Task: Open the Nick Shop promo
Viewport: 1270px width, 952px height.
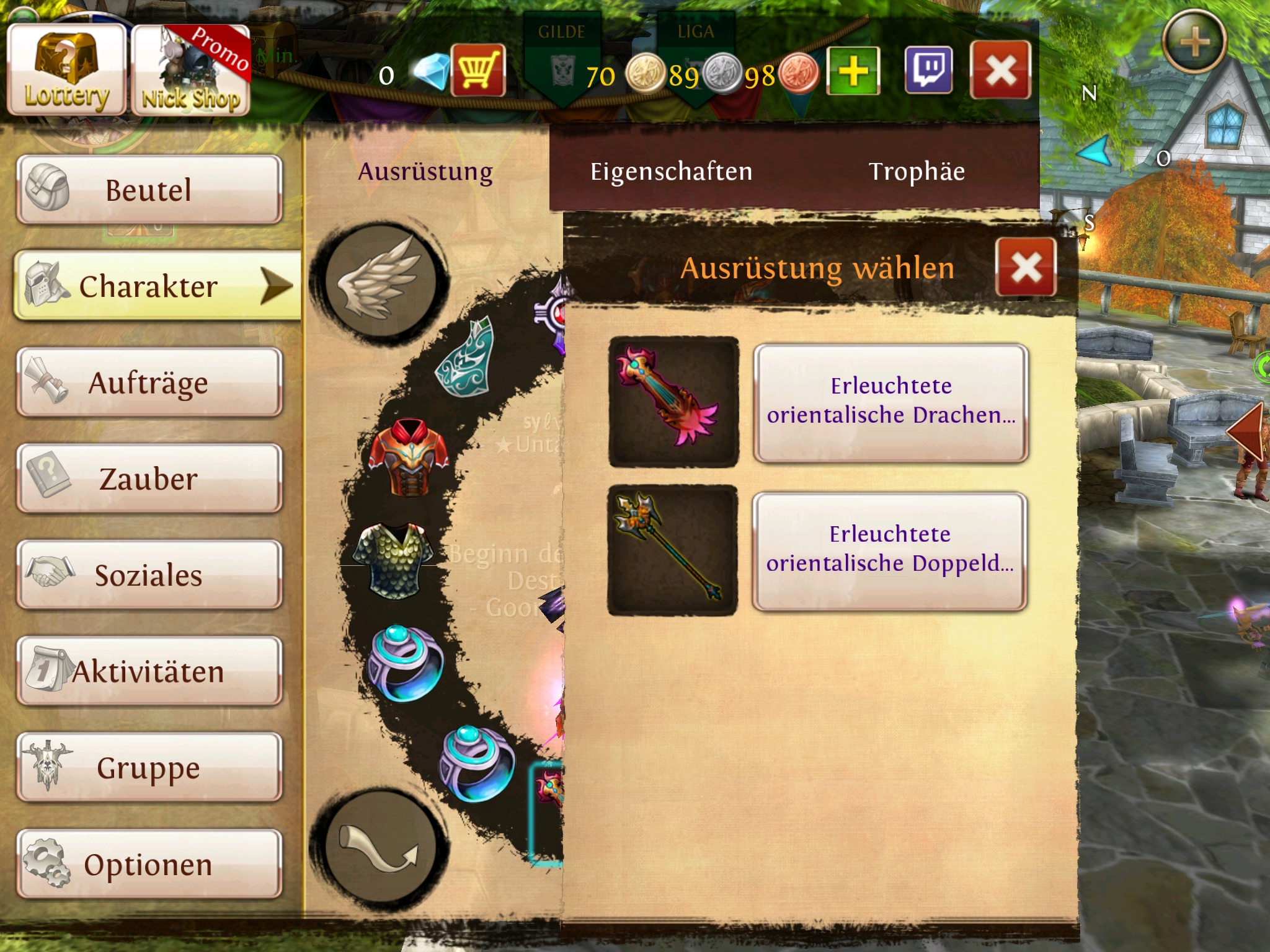Action: click(x=191, y=70)
